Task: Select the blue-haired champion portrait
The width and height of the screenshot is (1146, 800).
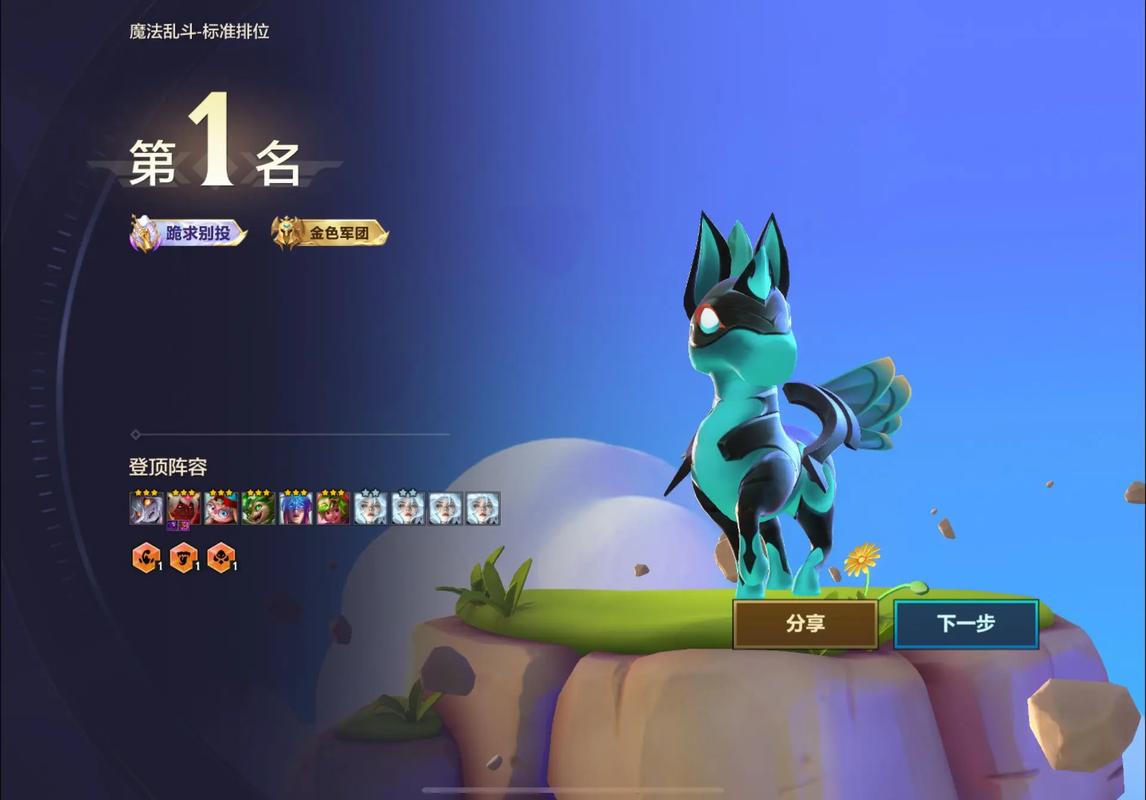Action: (x=296, y=509)
